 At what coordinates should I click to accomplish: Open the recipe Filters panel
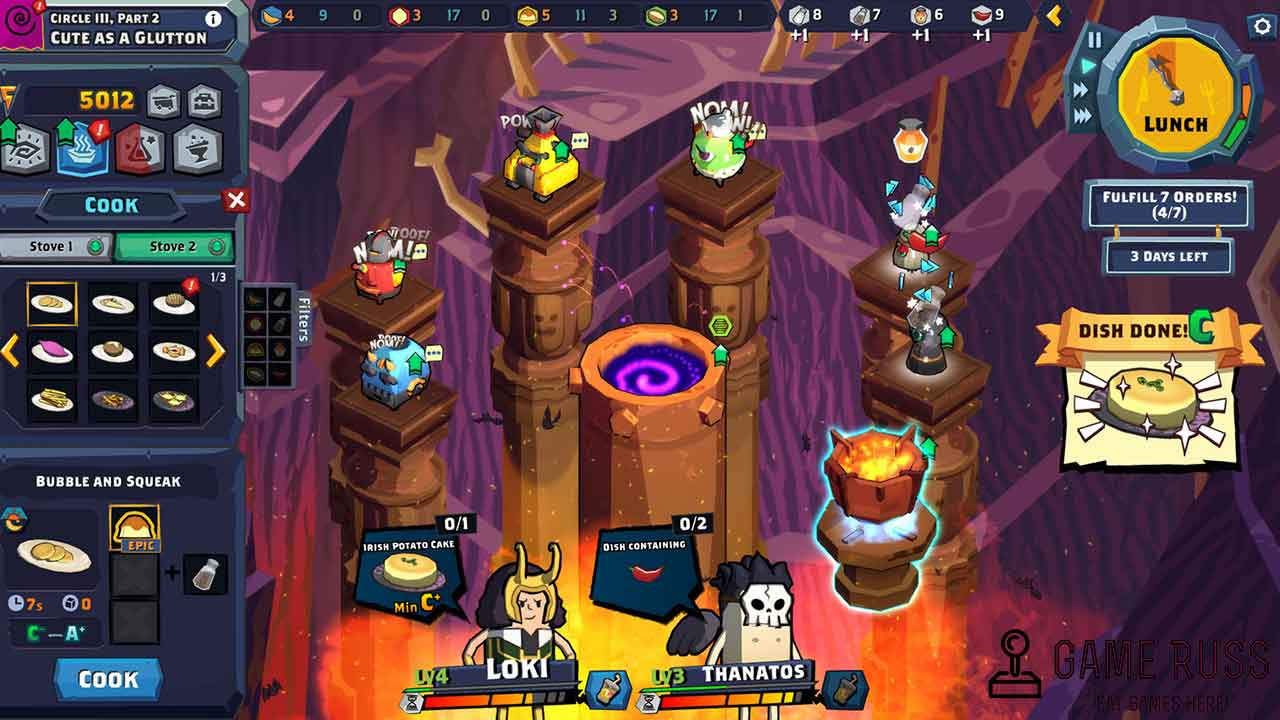(303, 318)
